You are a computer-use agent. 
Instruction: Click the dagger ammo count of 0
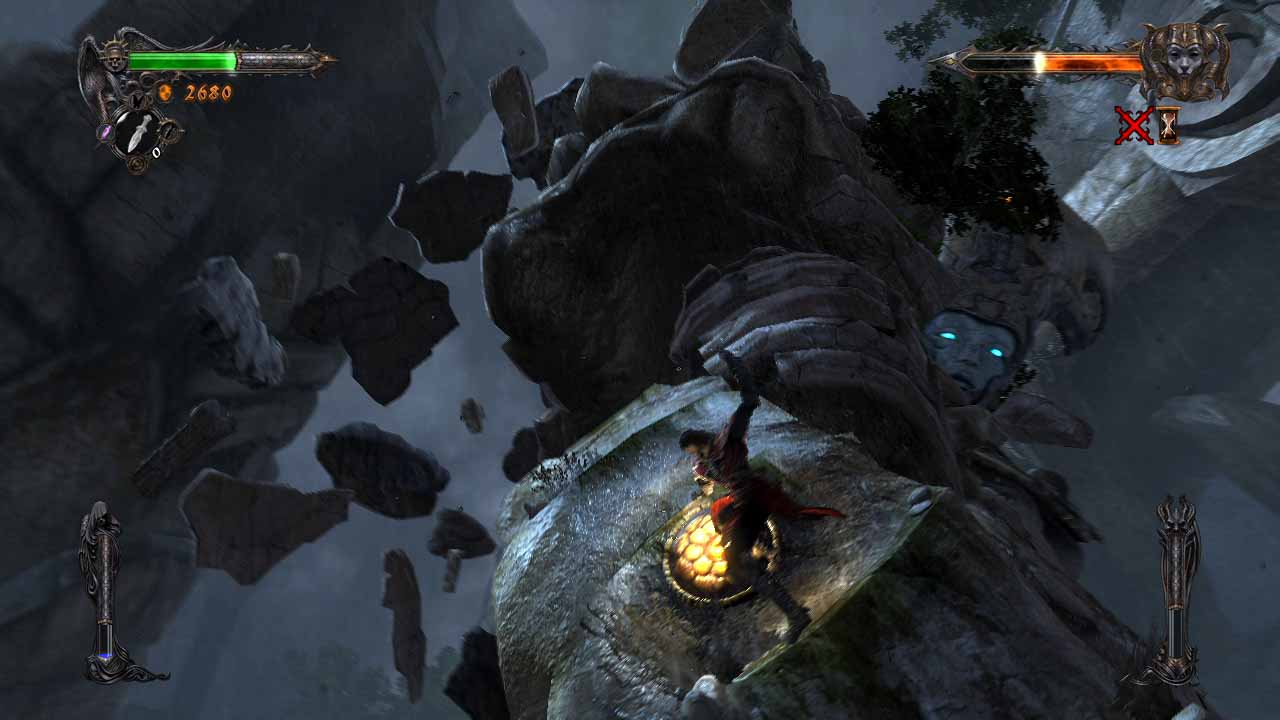[x=156, y=152]
